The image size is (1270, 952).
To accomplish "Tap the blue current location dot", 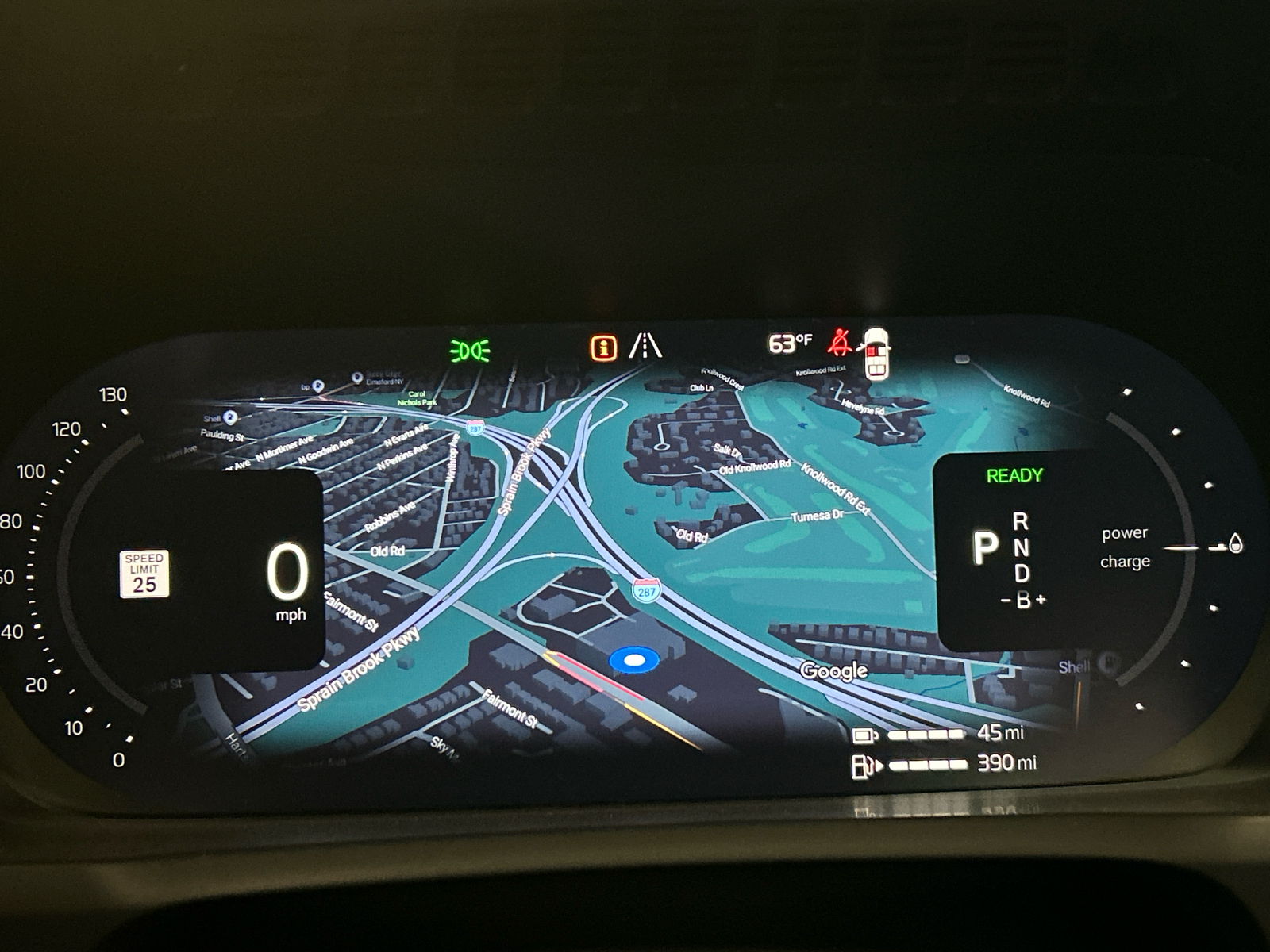I will [x=633, y=659].
